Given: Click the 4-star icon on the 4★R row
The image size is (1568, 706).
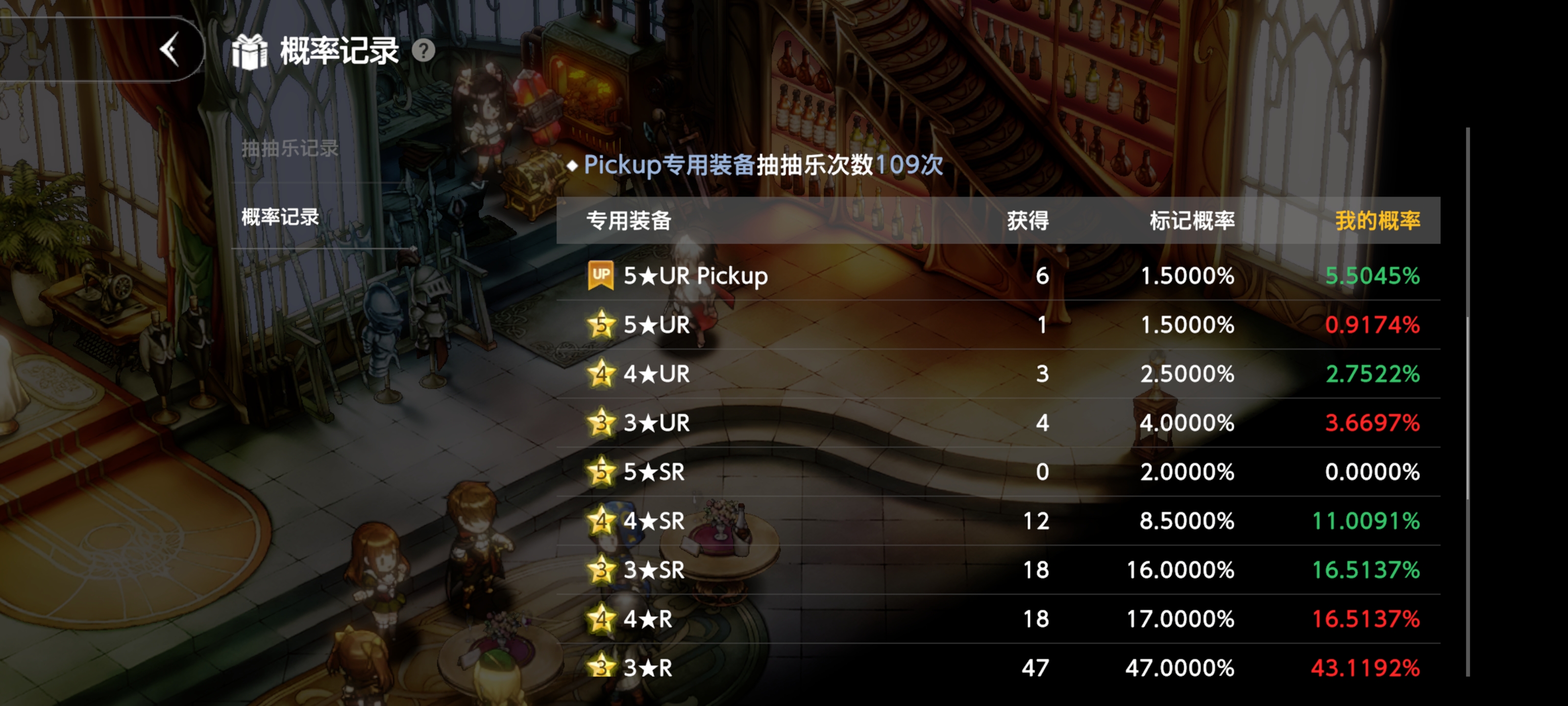Looking at the screenshot, I should tap(600, 619).
